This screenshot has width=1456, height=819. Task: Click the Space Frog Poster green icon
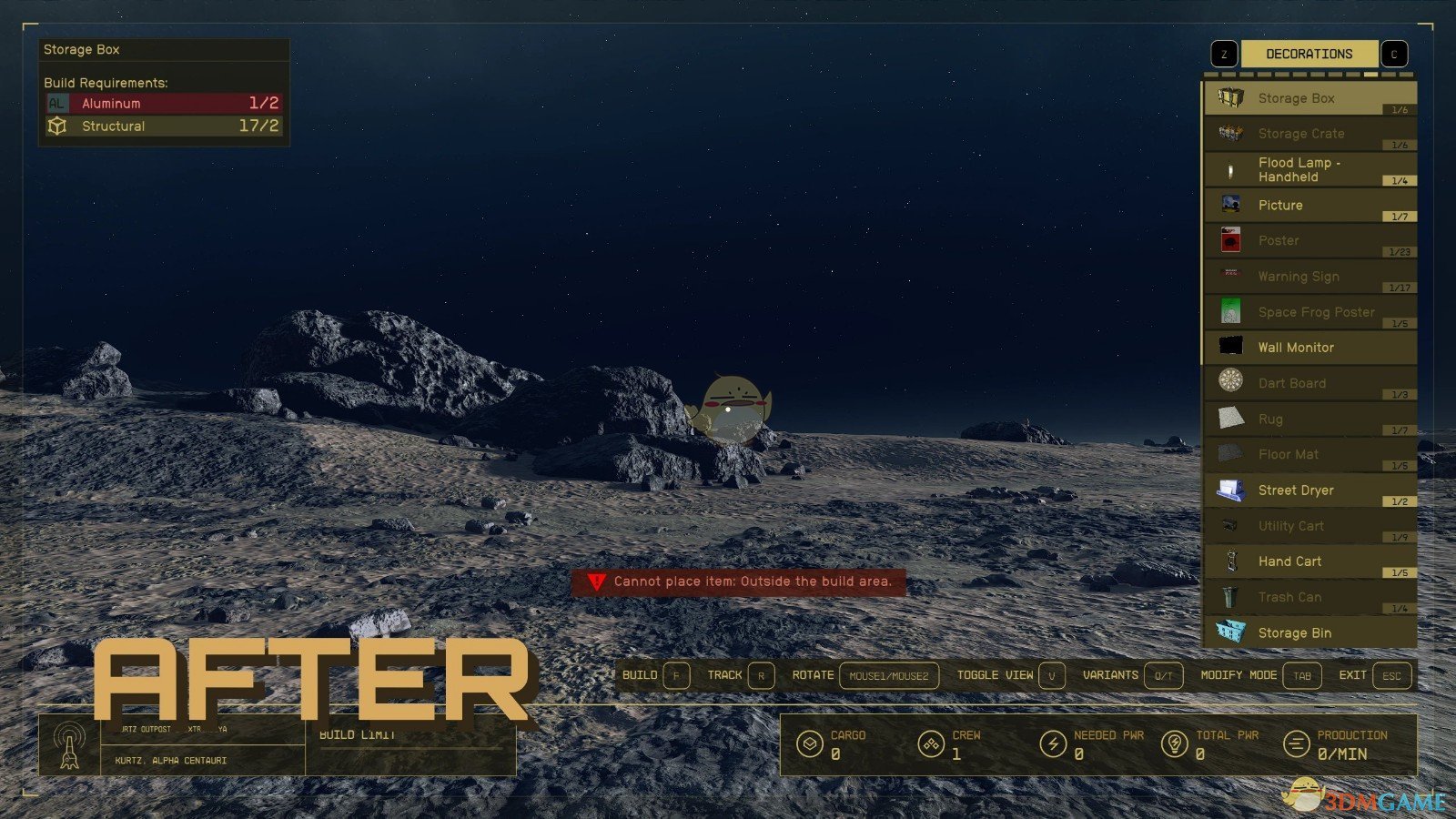(x=1233, y=311)
